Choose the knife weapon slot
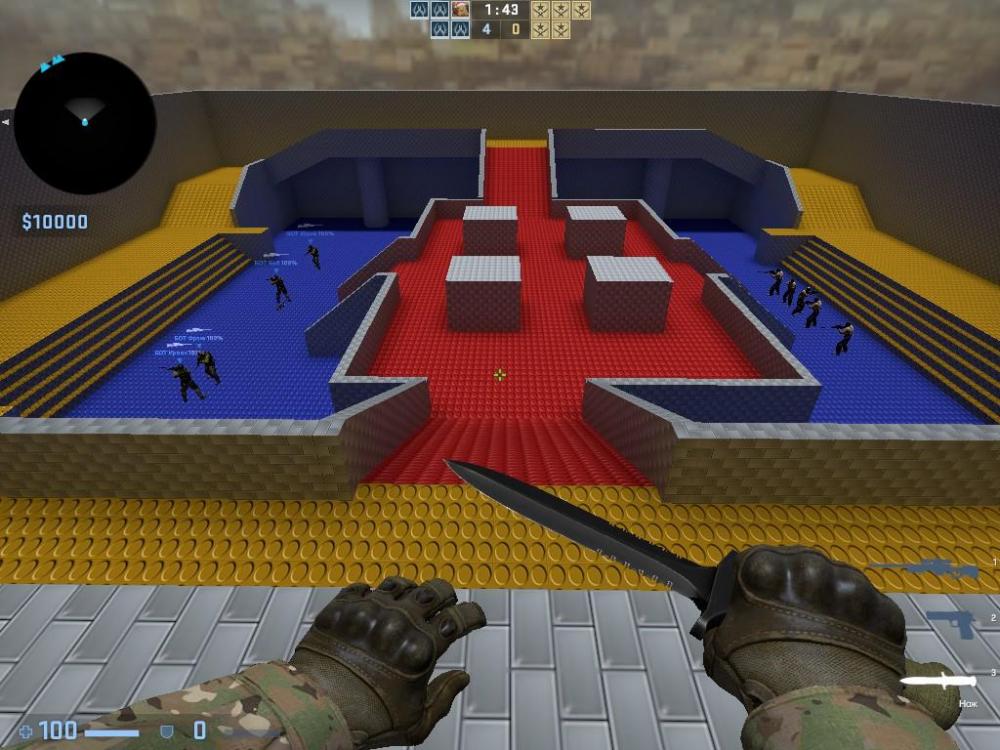 (938, 680)
